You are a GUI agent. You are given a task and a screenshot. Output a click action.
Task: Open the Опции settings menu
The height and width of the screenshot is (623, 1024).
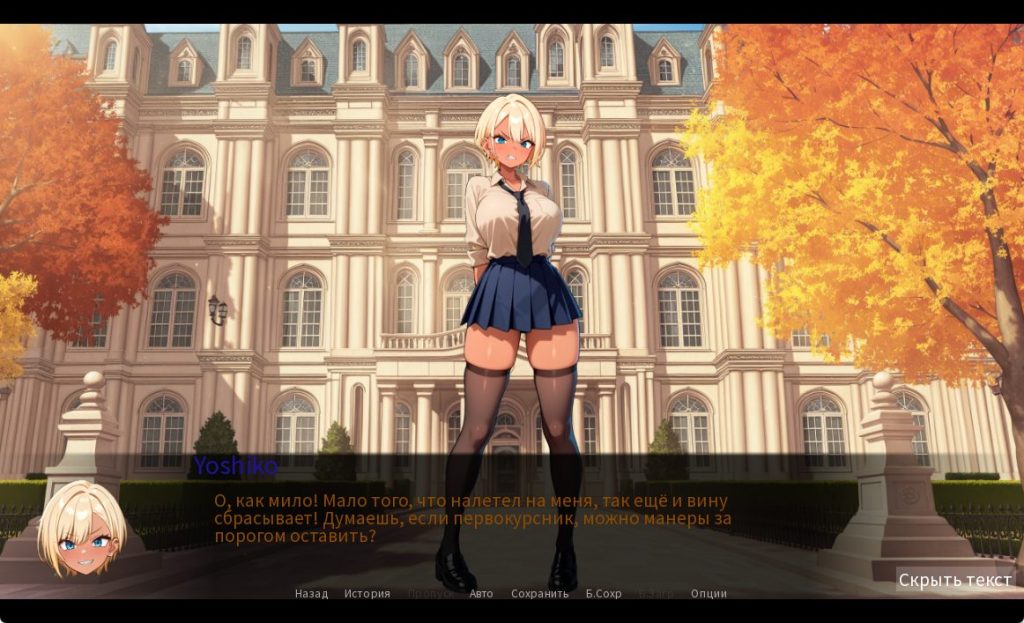click(708, 593)
